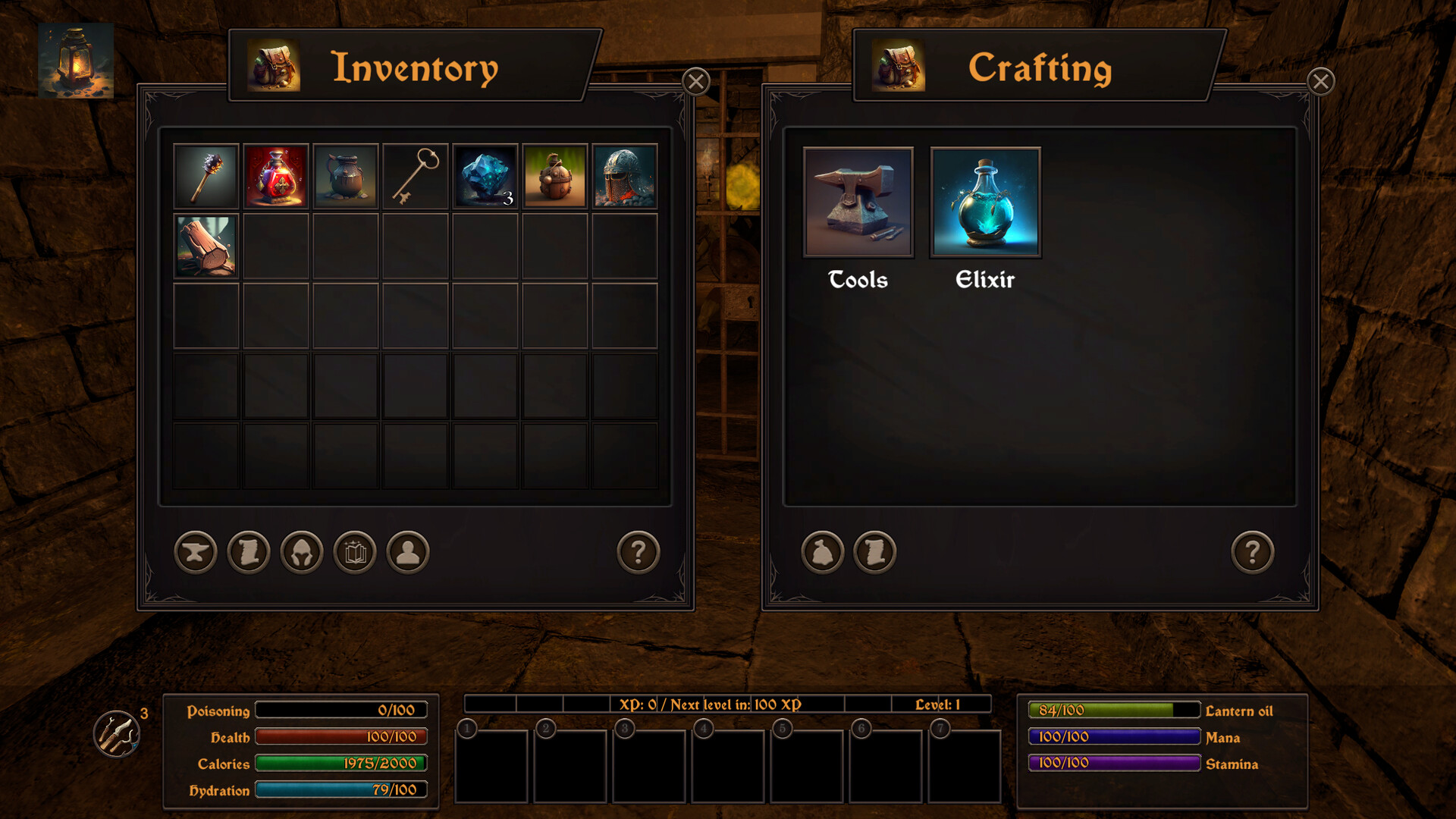Toggle the lantern thumbnail at top left
The height and width of the screenshot is (819, 1456).
(x=76, y=61)
